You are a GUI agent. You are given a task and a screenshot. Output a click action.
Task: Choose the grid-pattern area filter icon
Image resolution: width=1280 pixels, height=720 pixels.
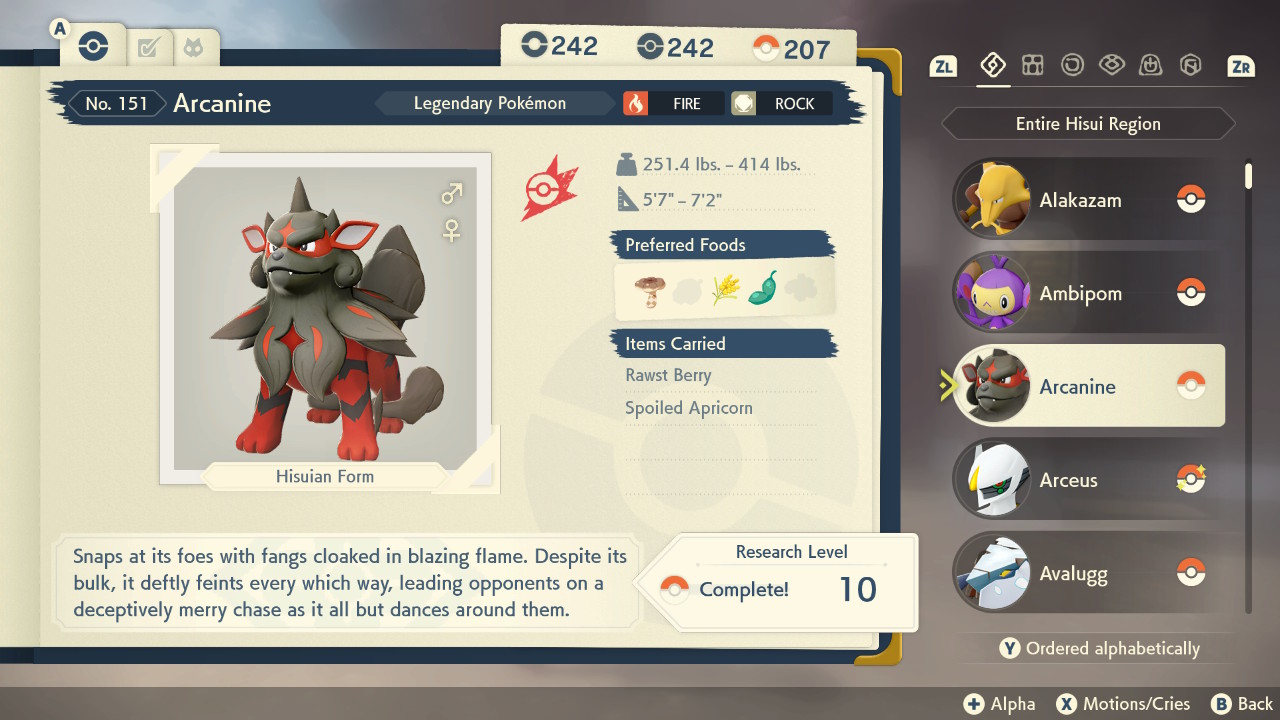(x=1032, y=66)
